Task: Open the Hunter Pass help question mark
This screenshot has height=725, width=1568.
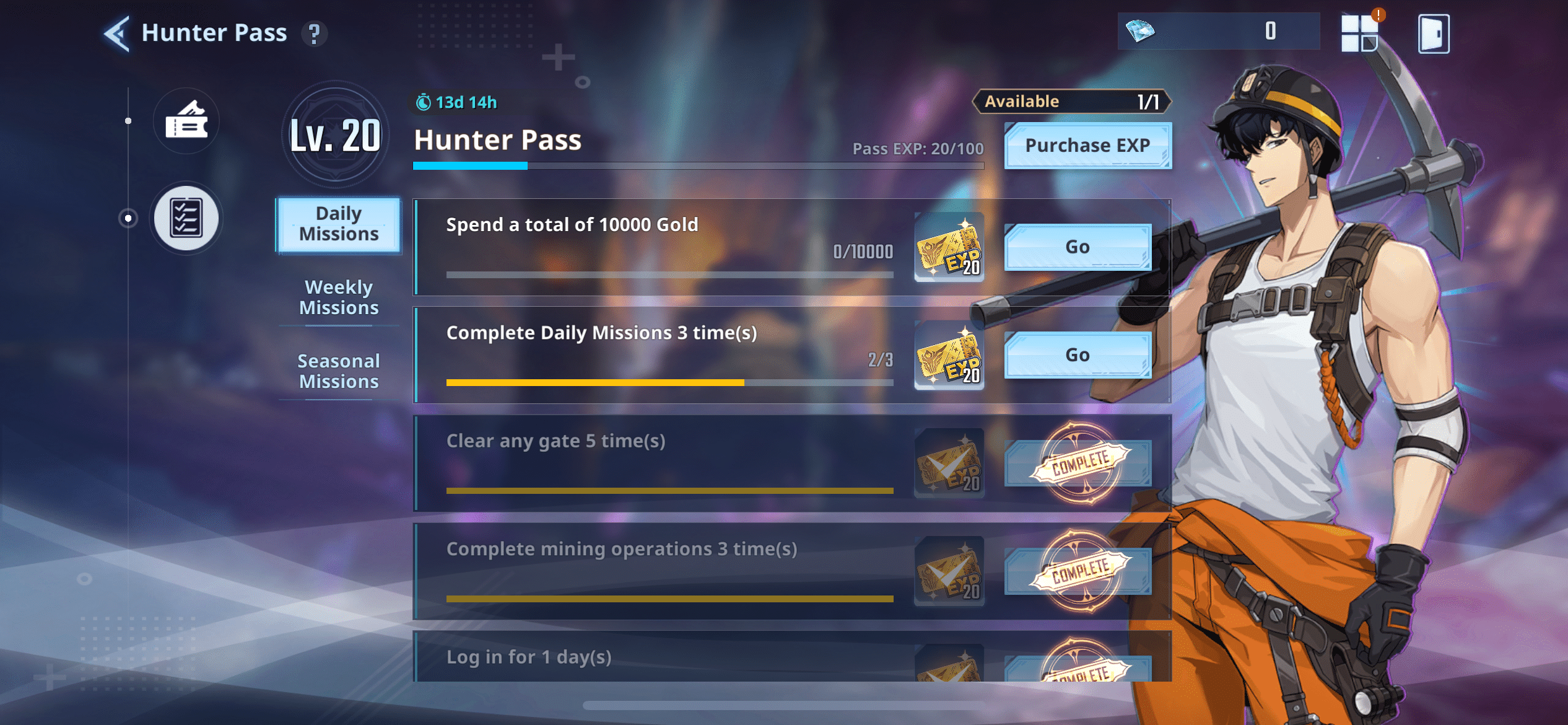Action: point(316,34)
